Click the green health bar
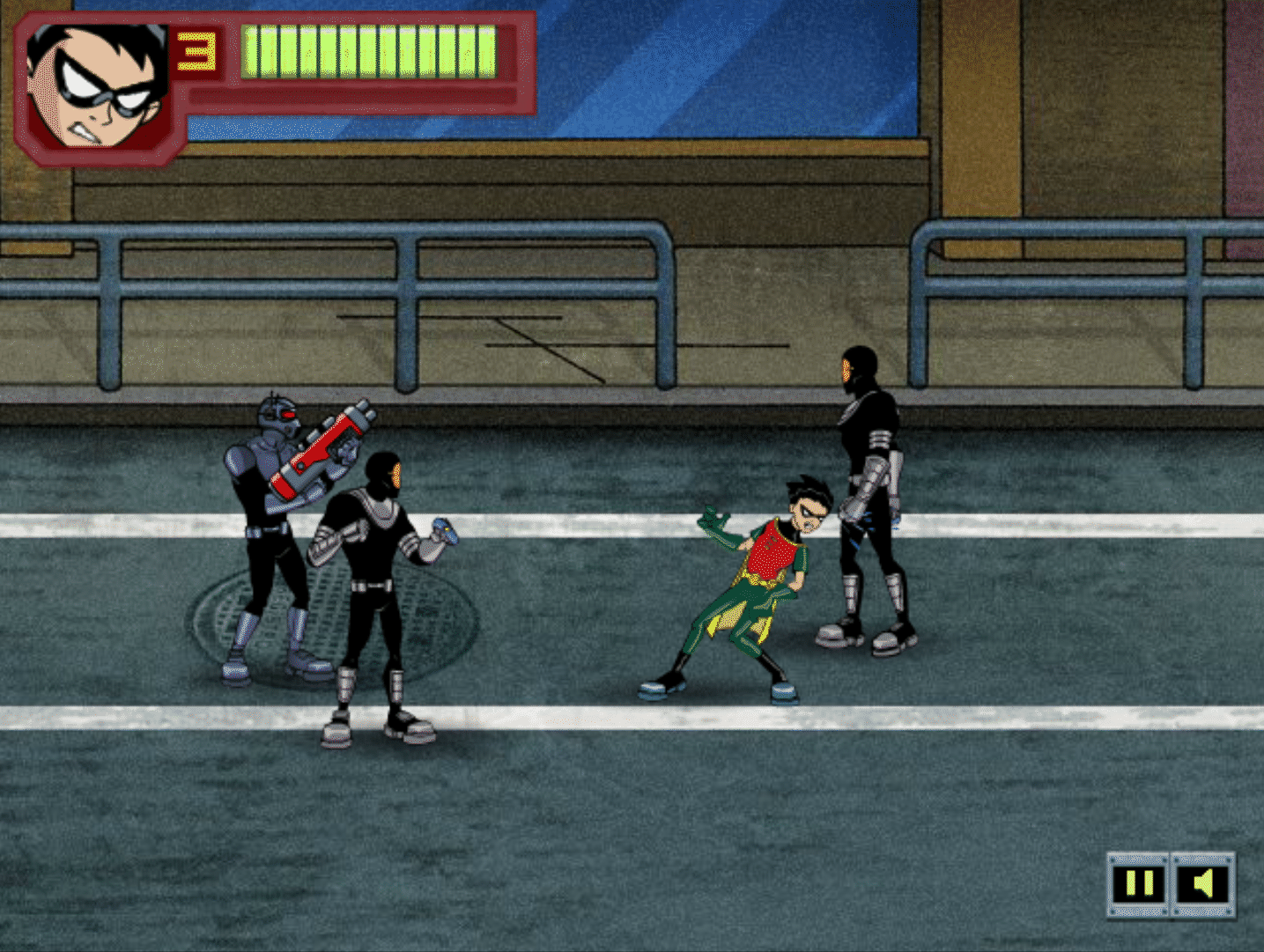Image resolution: width=1264 pixels, height=952 pixels. [x=370, y=51]
